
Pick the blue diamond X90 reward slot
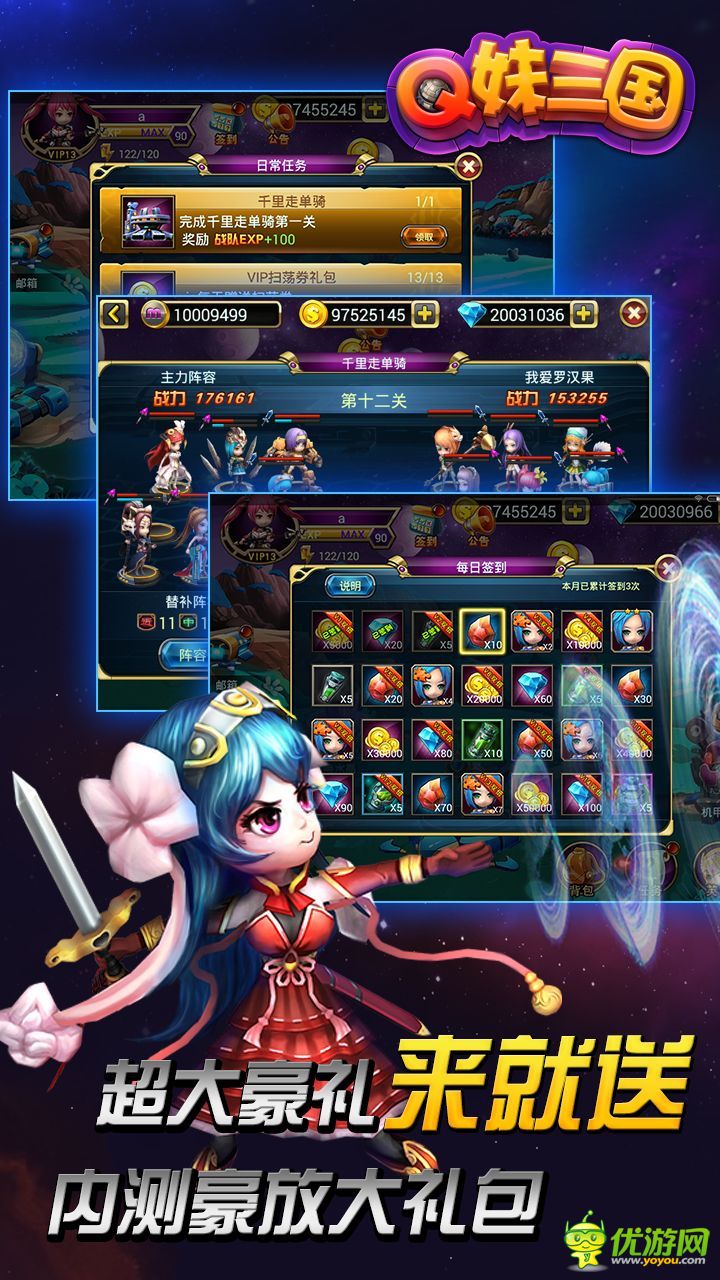332,794
